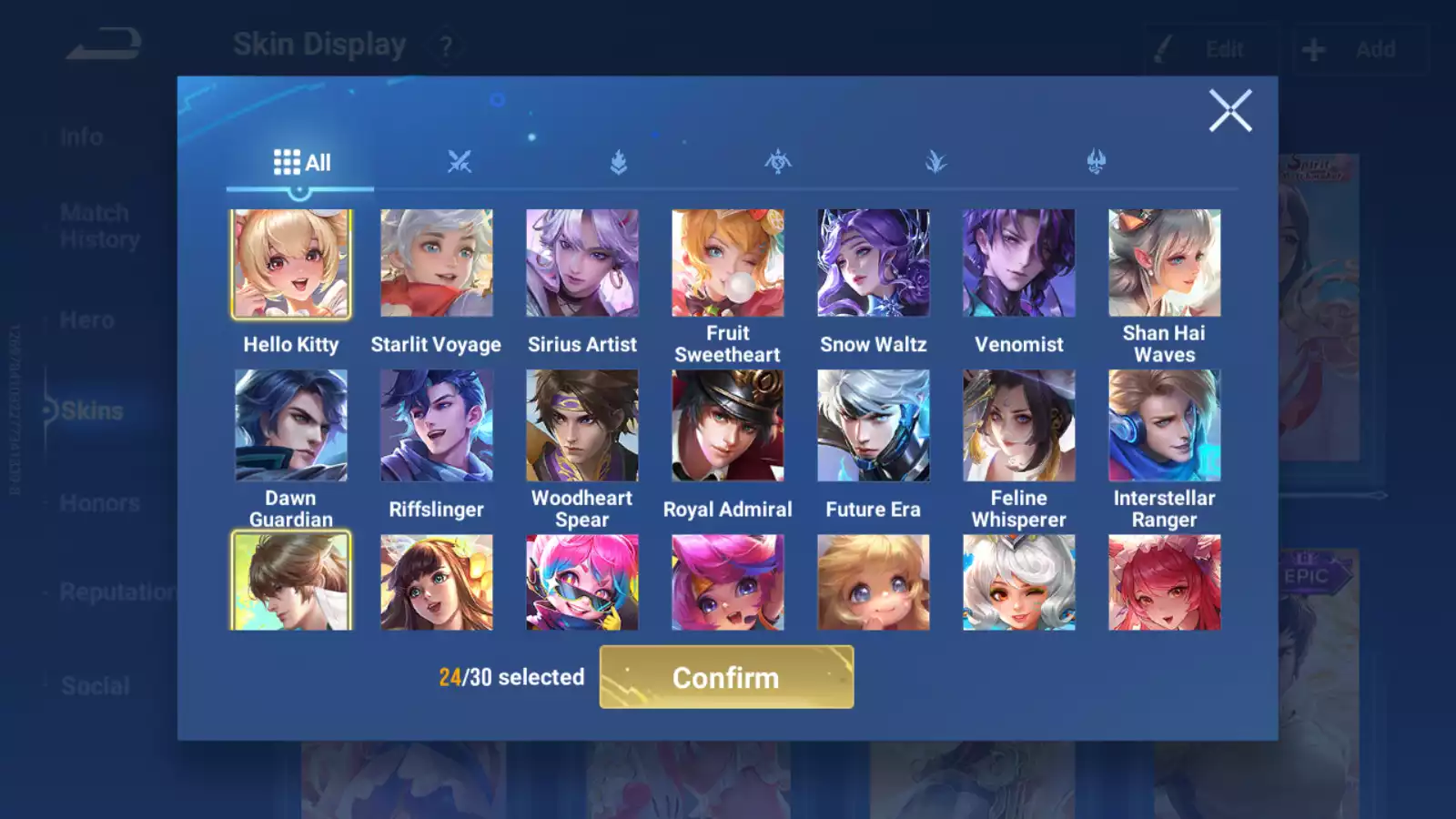Select the Feline Whisperer skin
This screenshot has width=1456, height=819.
[x=1019, y=425]
